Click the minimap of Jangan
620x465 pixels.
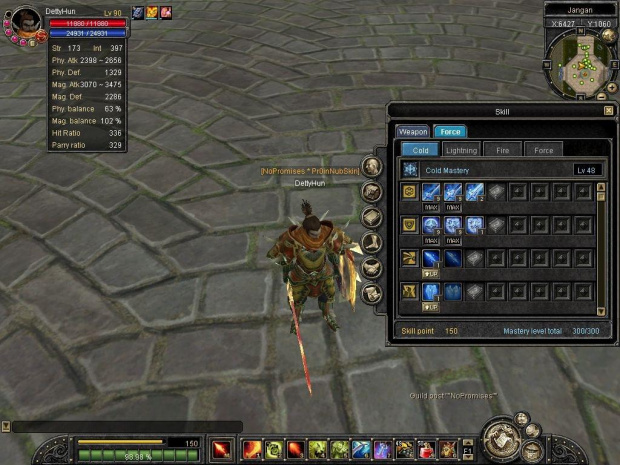pyautogui.click(x=580, y=60)
